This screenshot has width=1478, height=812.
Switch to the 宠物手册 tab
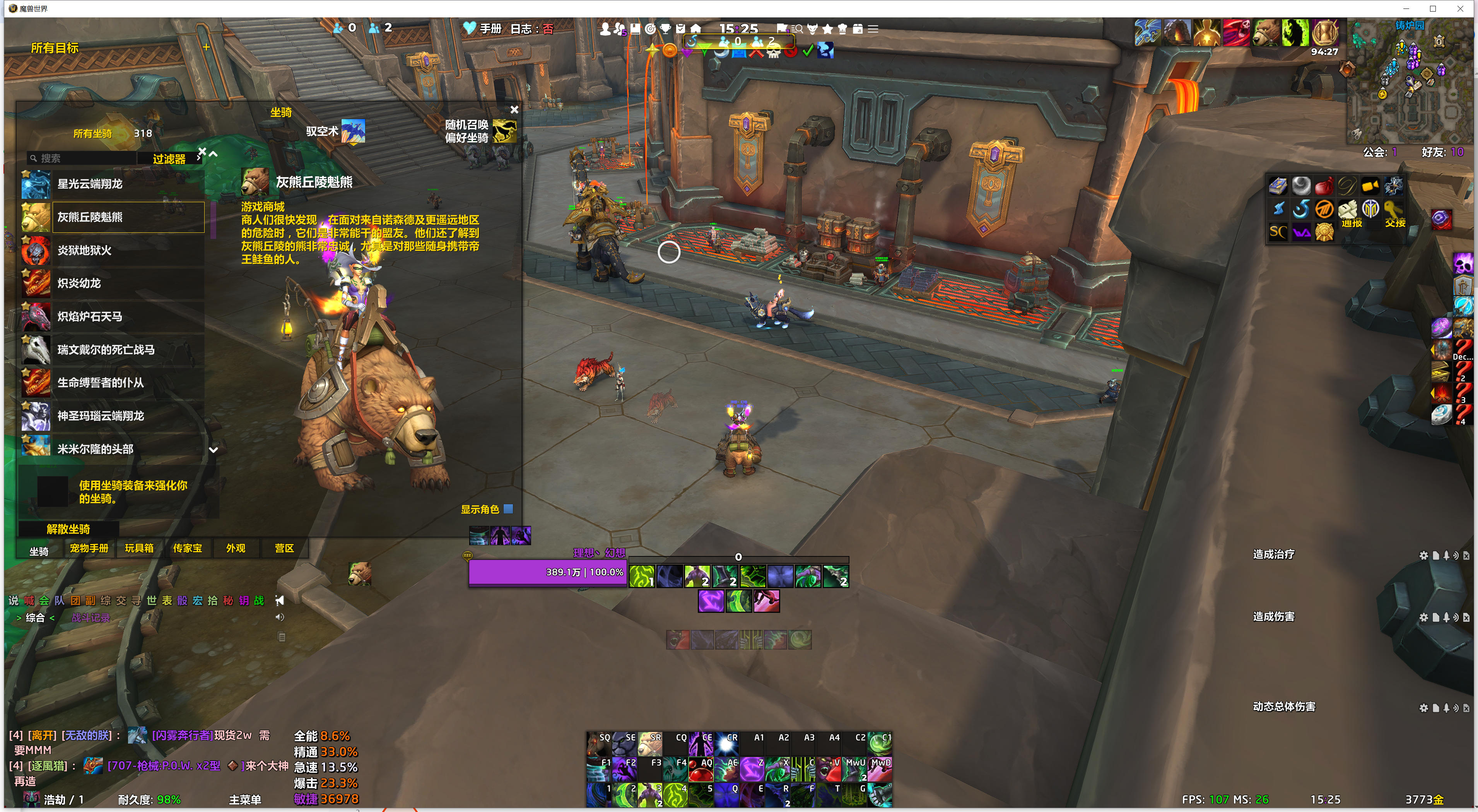click(x=89, y=548)
